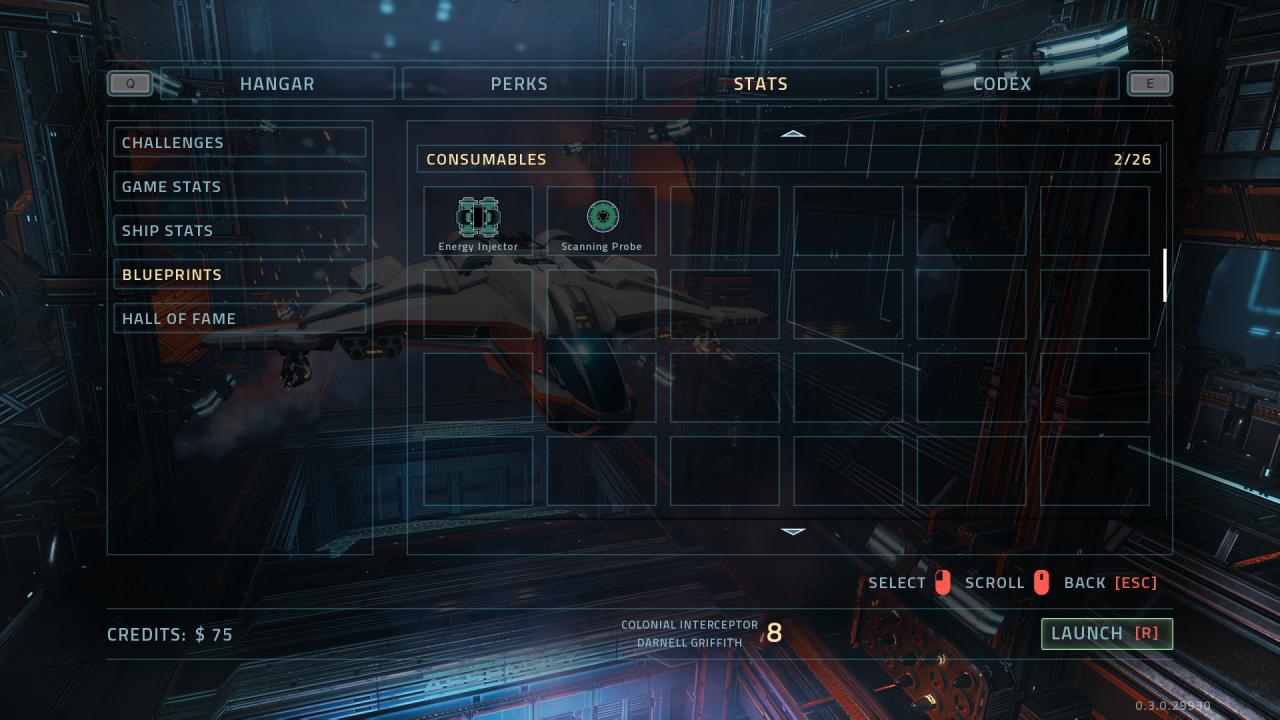
Task: Open the Hangar tab
Action: pos(277,84)
